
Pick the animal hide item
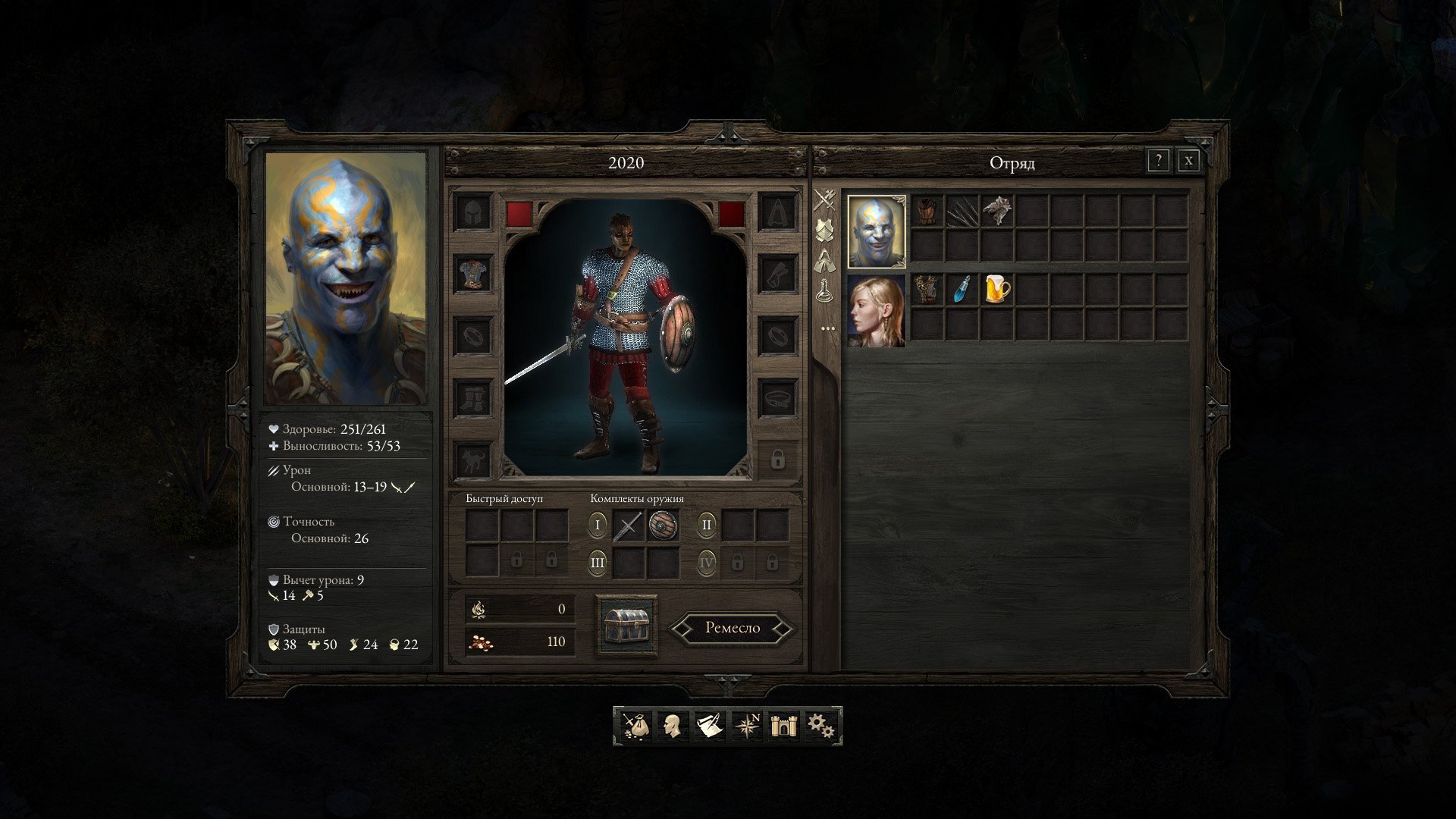(997, 211)
